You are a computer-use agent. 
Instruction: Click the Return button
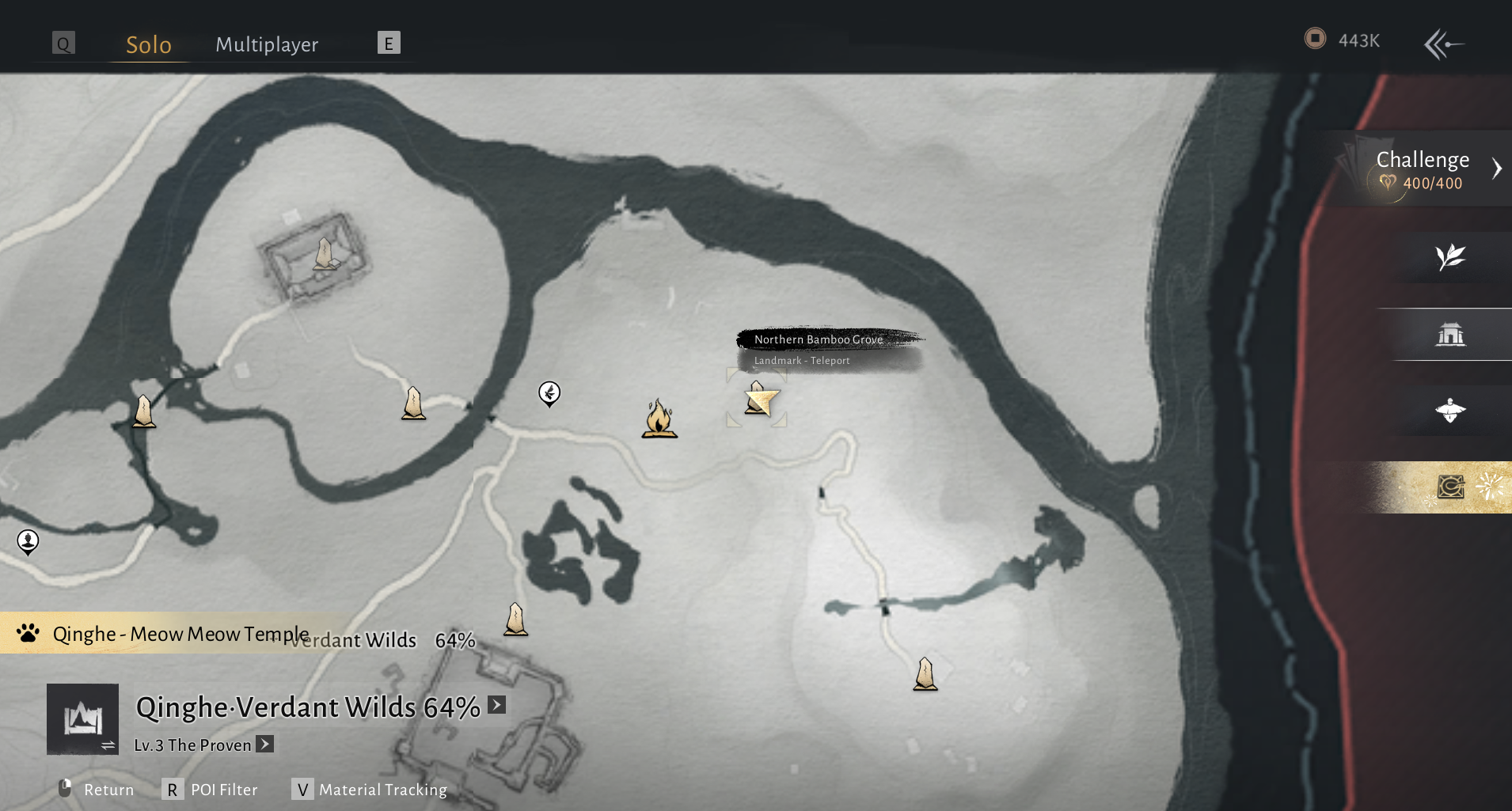click(x=97, y=790)
